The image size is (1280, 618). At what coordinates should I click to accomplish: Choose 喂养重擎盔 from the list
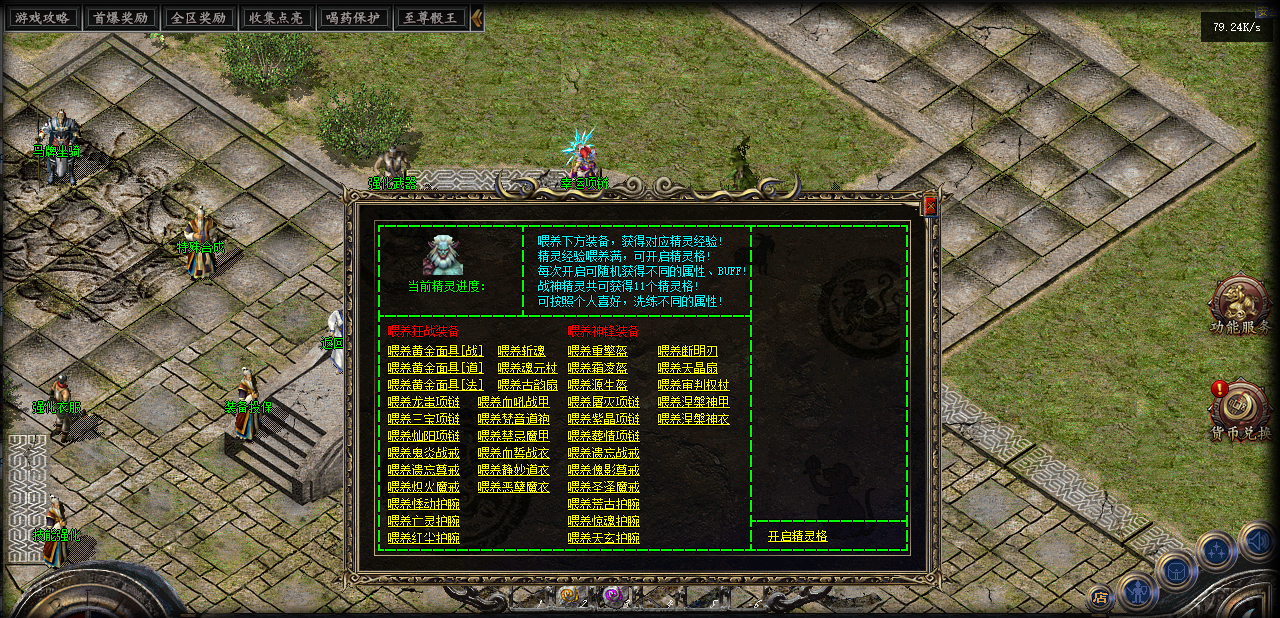coord(597,351)
